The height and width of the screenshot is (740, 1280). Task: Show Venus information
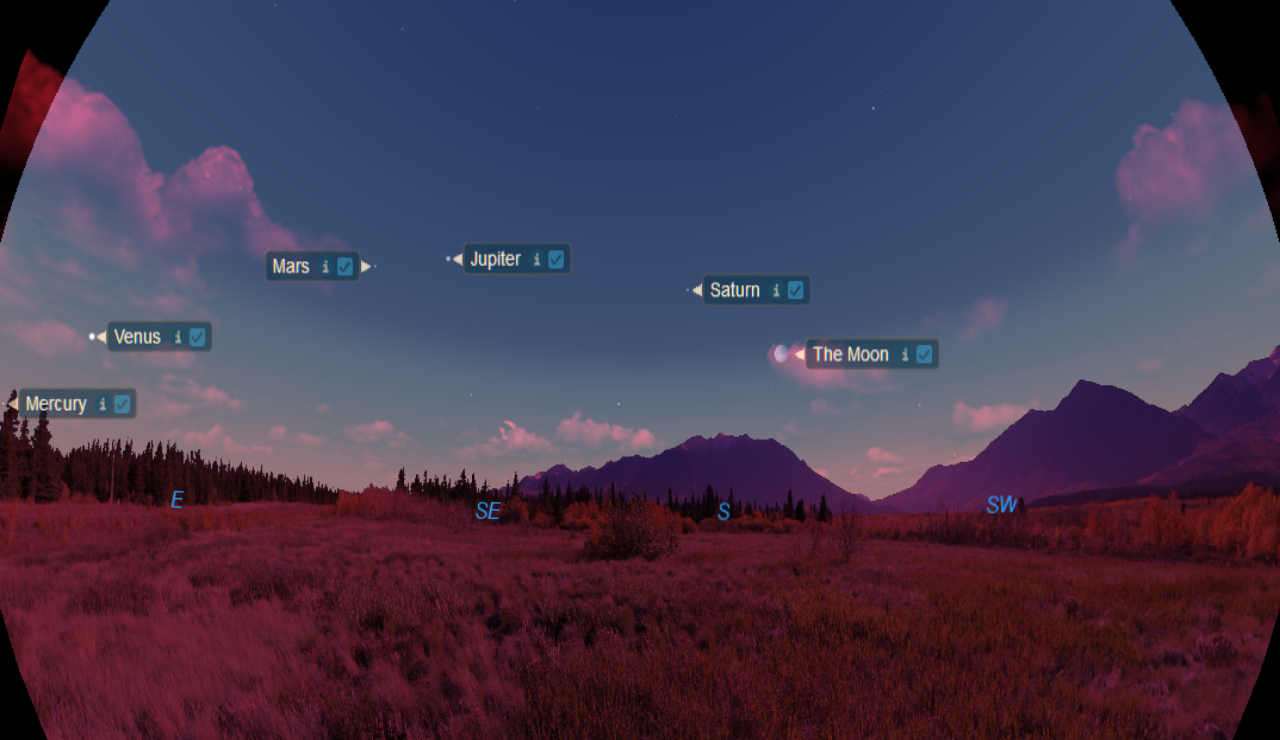(178, 338)
